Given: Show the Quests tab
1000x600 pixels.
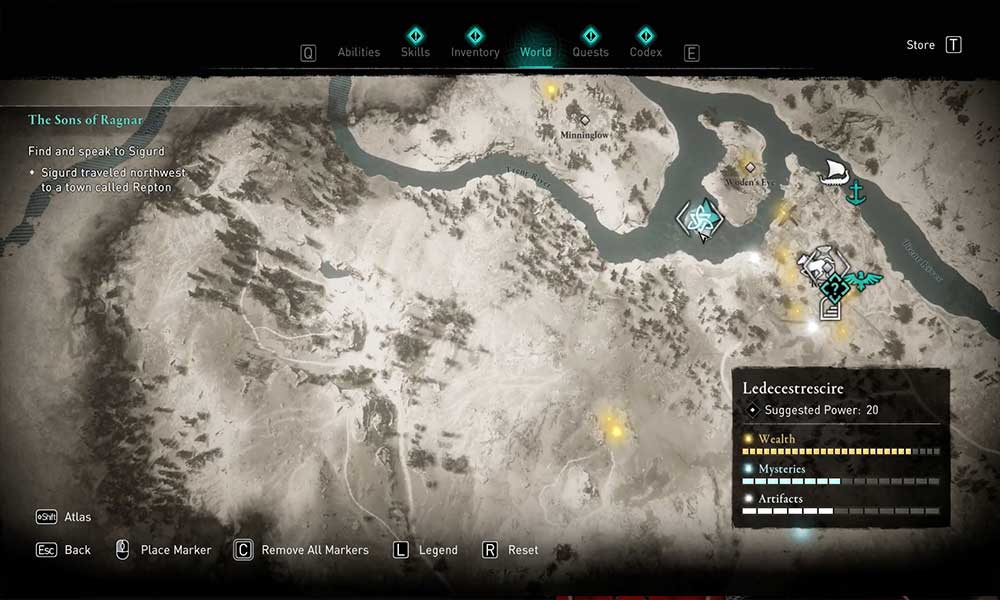Looking at the screenshot, I should (x=590, y=52).
